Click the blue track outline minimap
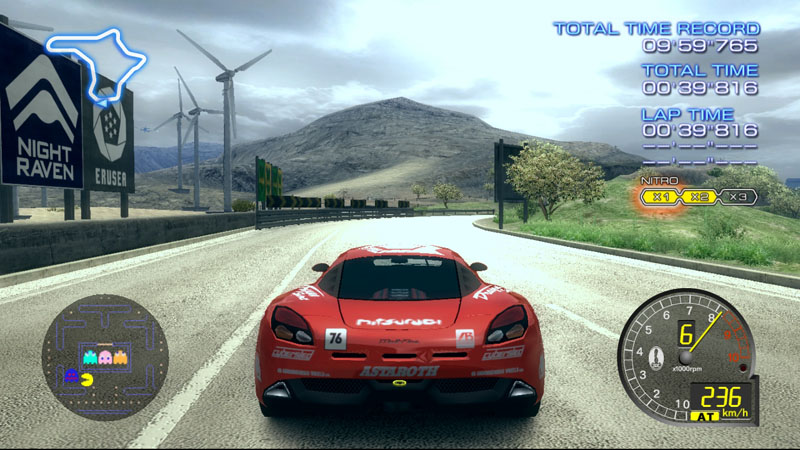The image size is (800, 450). coord(97,62)
